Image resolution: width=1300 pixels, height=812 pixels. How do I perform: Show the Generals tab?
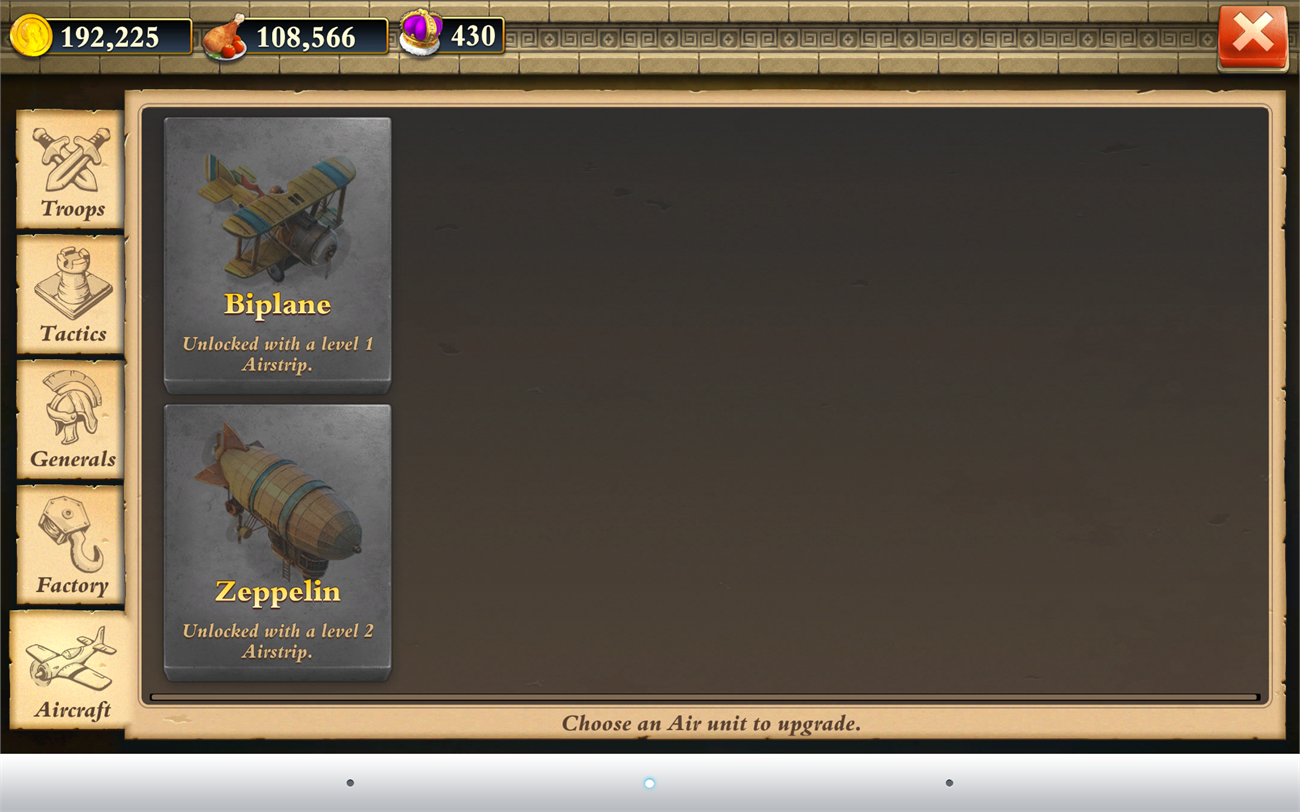tap(71, 420)
